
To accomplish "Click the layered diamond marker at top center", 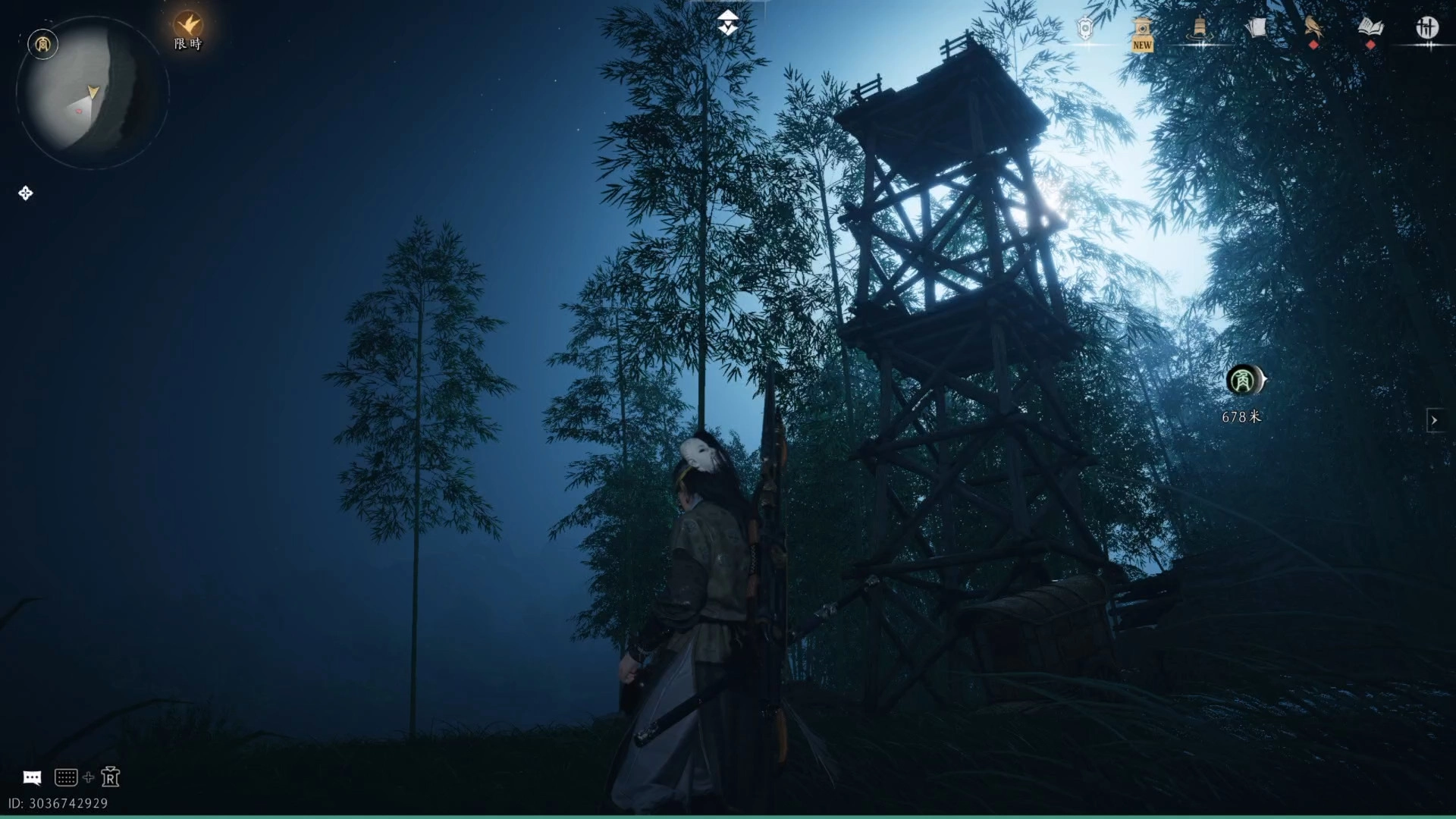I will click(728, 24).
